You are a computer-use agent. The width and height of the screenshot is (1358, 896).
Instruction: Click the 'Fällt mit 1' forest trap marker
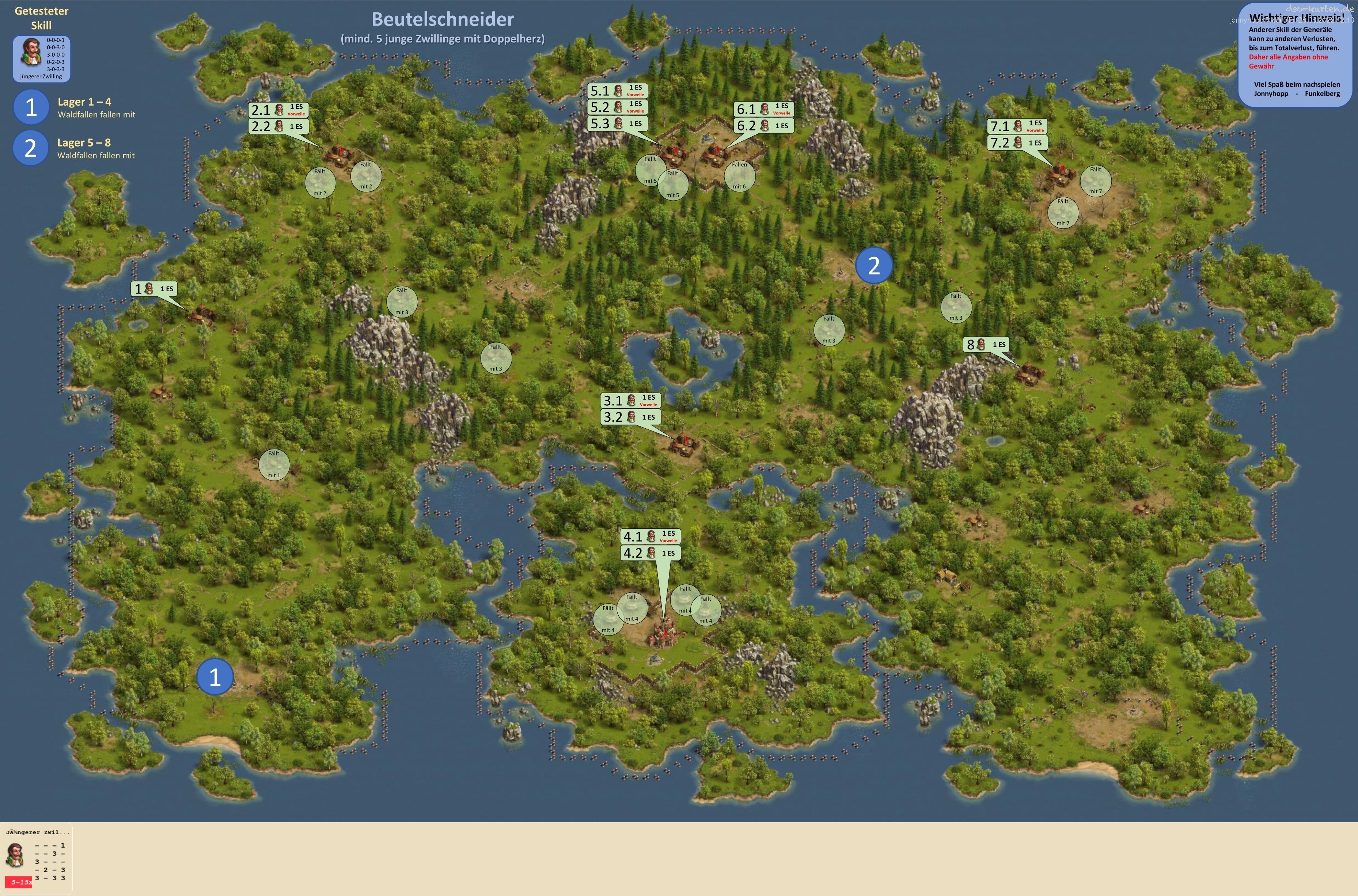(x=274, y=464)
